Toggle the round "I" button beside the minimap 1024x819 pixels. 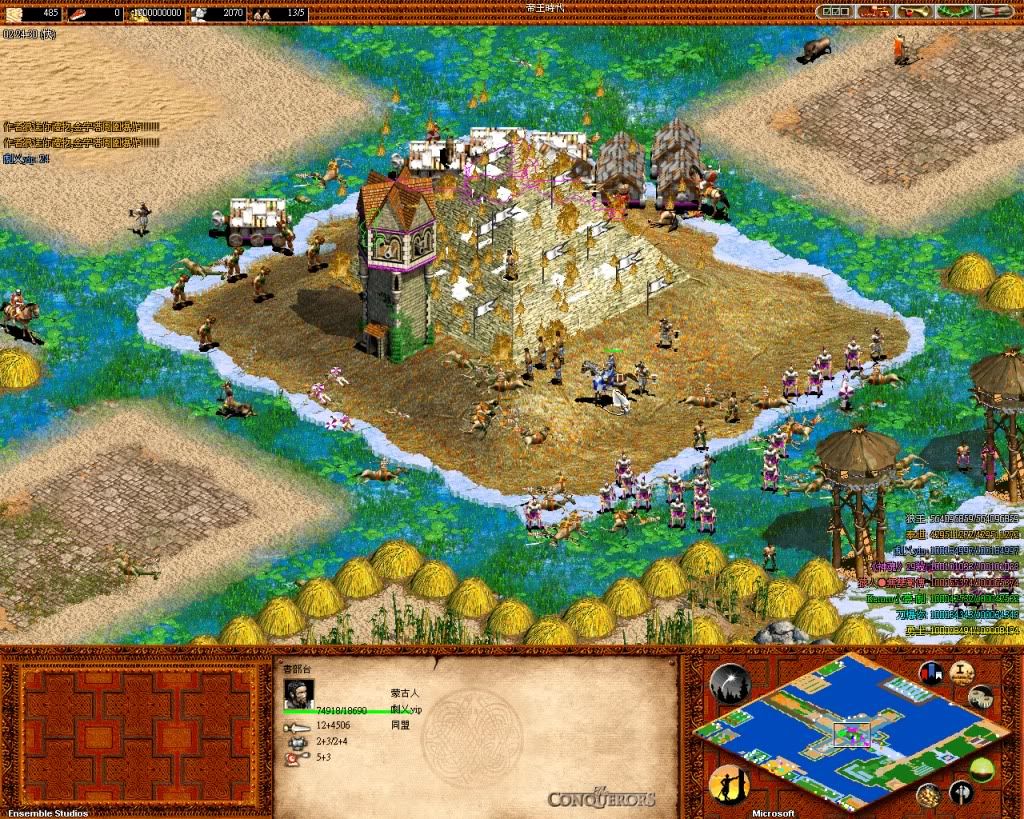(x=963, y=672)
